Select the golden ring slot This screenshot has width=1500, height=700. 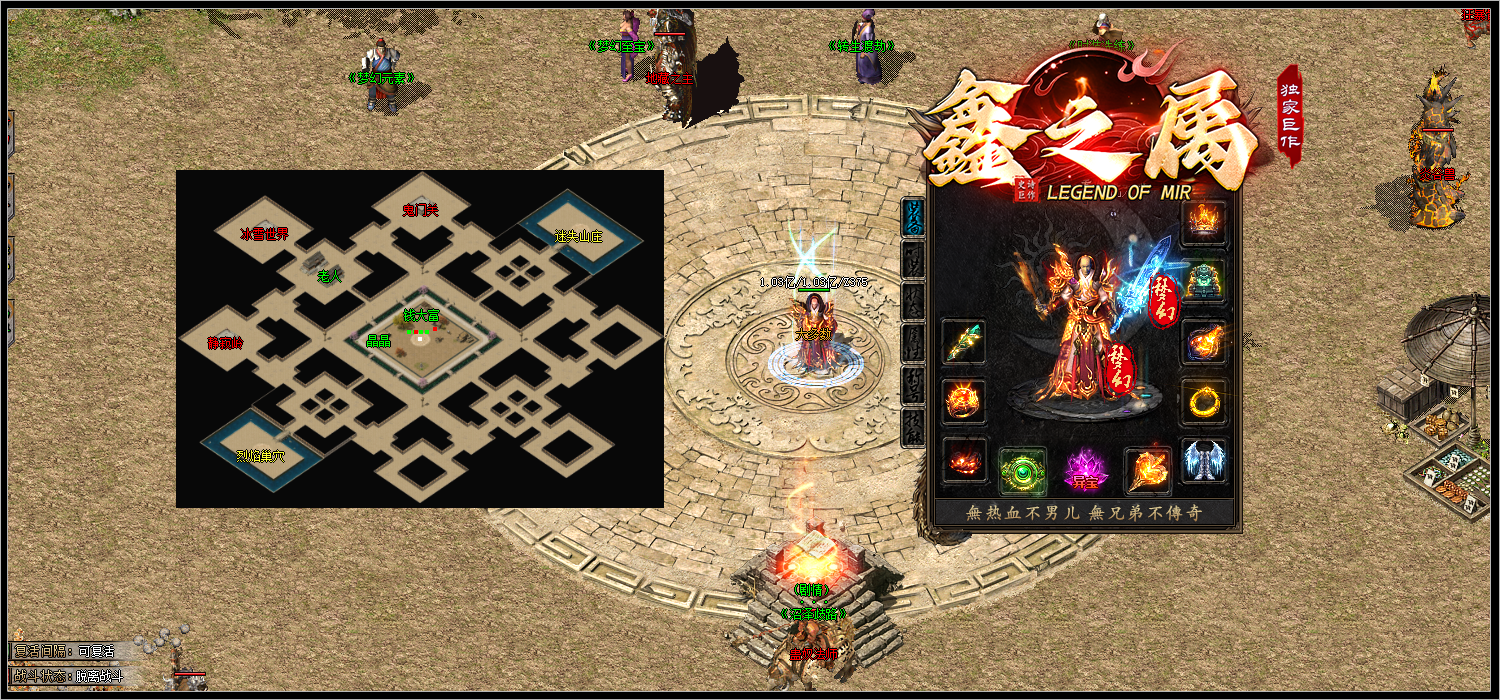1204,402
